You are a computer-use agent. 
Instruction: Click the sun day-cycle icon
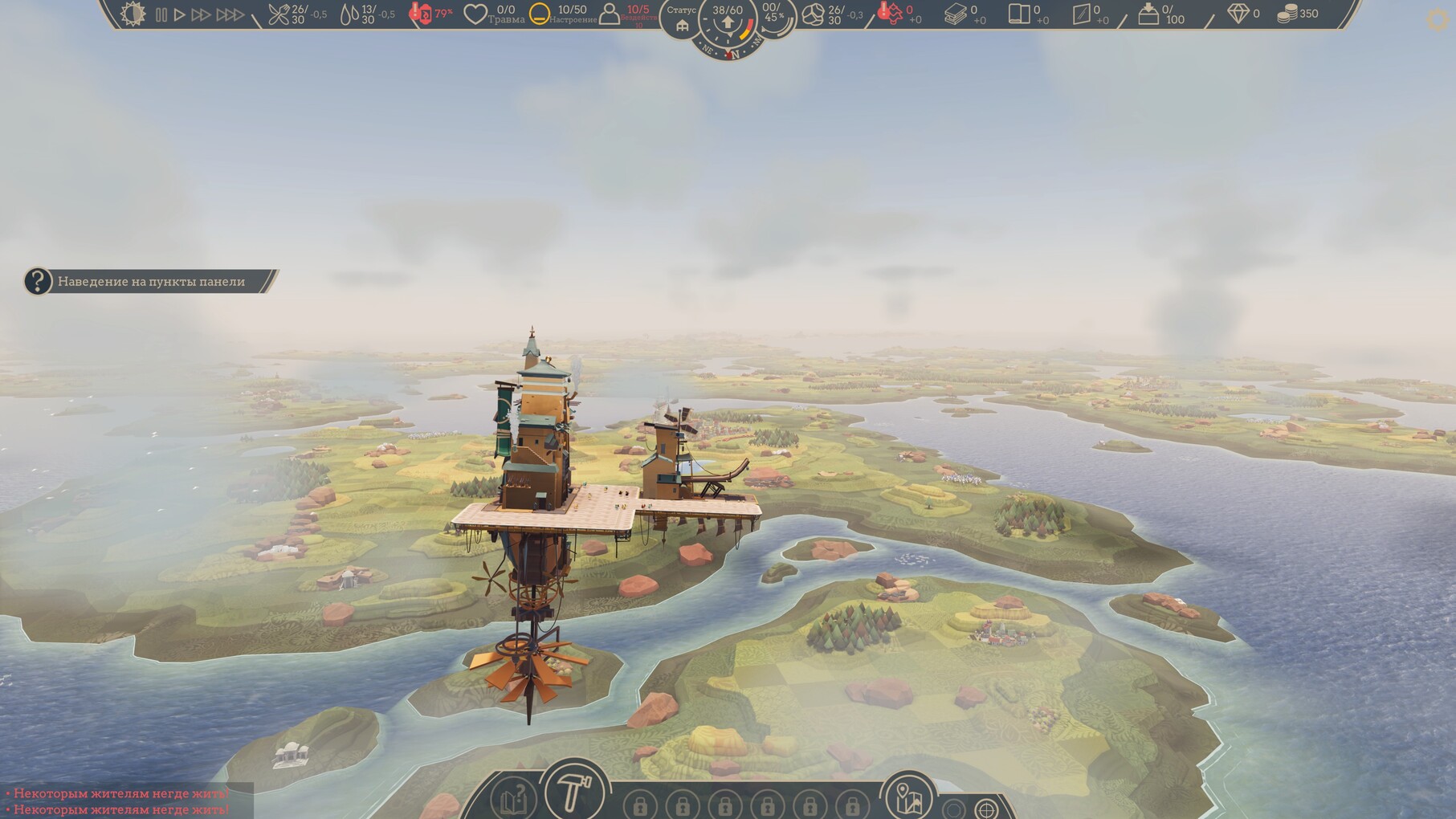click(133, 14)
